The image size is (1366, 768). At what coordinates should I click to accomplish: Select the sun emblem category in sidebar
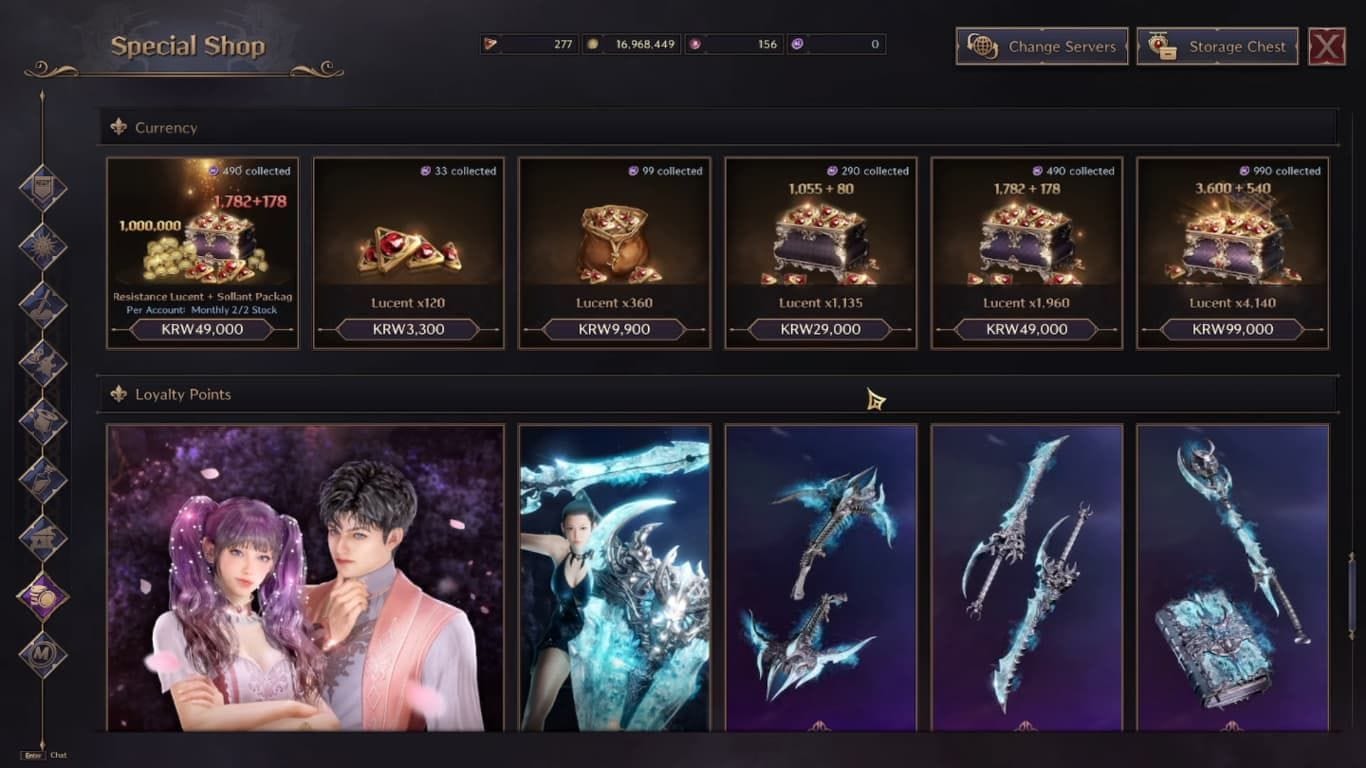(42, 247)
